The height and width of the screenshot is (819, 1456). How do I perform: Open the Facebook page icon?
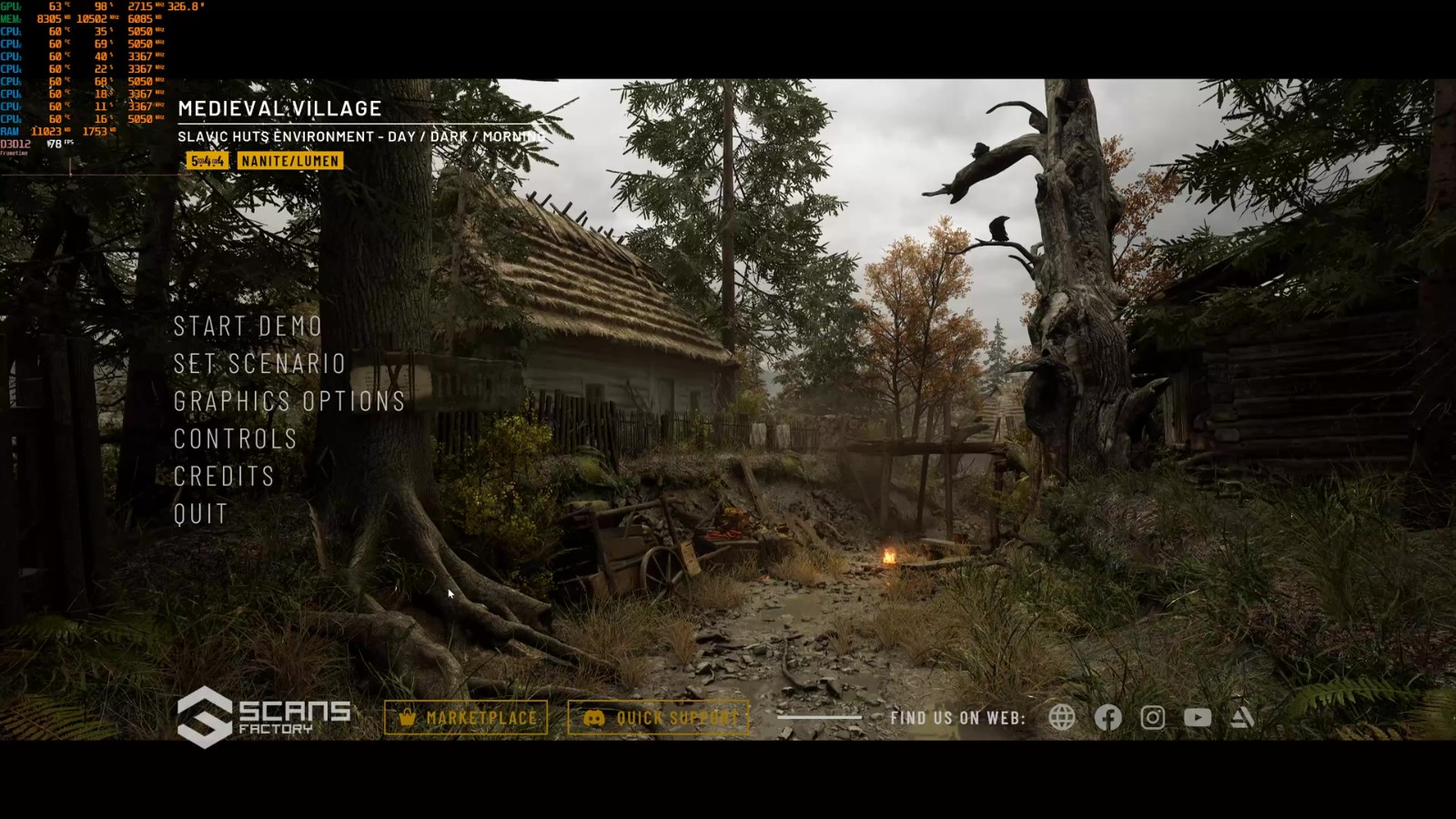[1107, 718]
